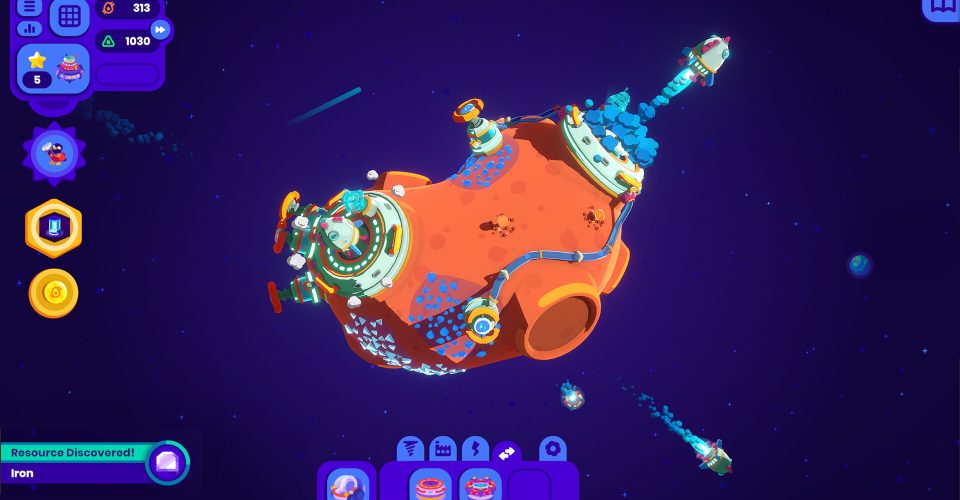Switch to the drill extraction tab
The width and height of the screenshot is (960, 500).
411,450
